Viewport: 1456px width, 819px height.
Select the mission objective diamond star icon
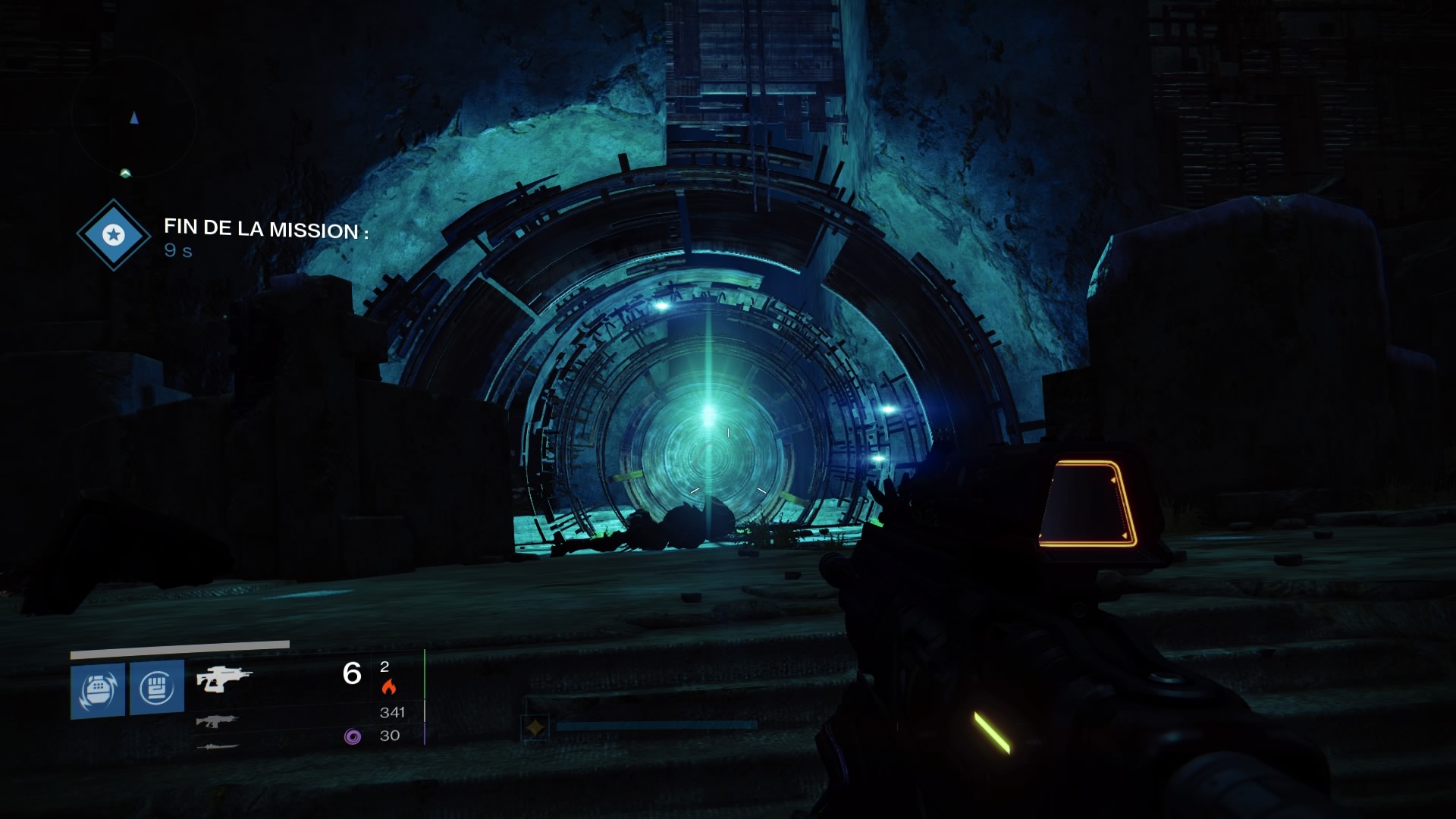tap(114, 235)
